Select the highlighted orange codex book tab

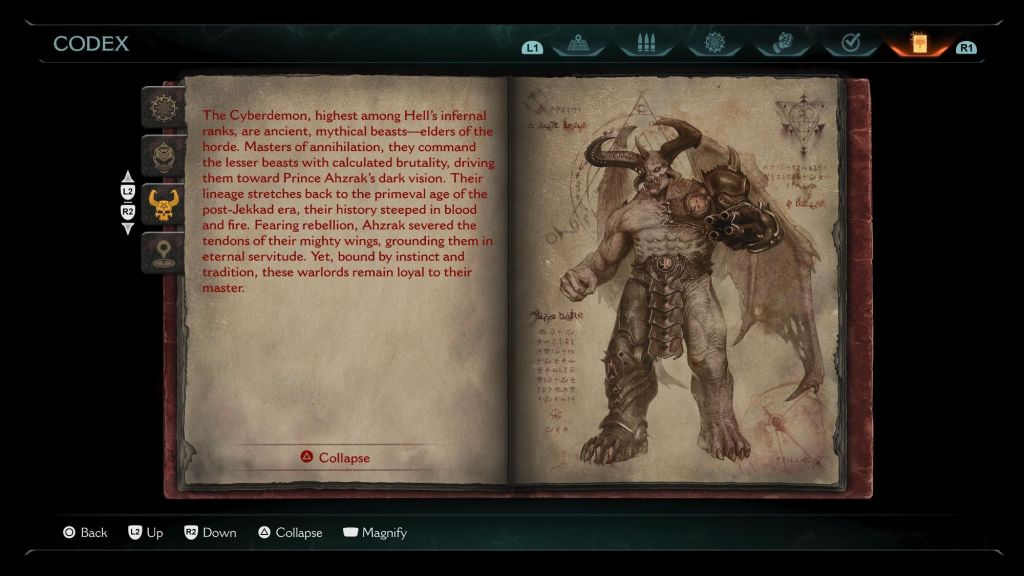click(918, 45)
